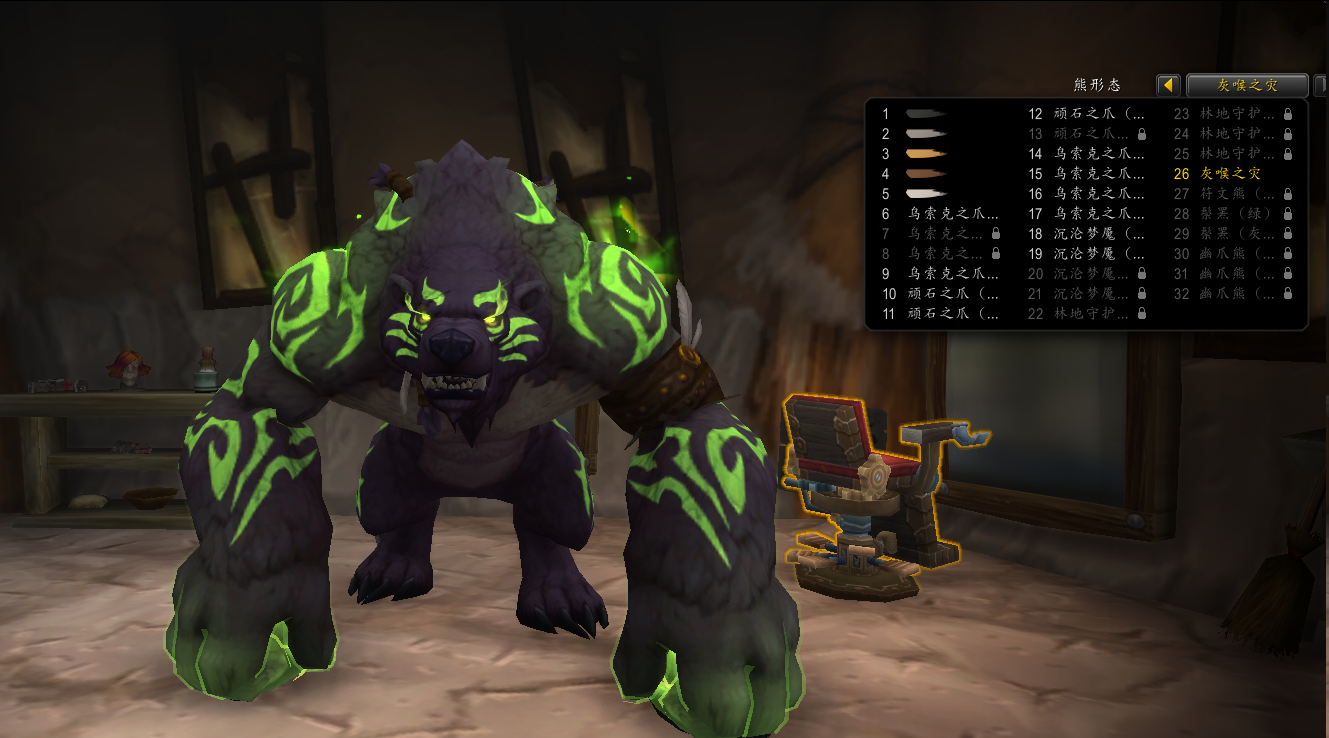
Task: Click the previous bear form arrow button
Action: [1168, 85]
